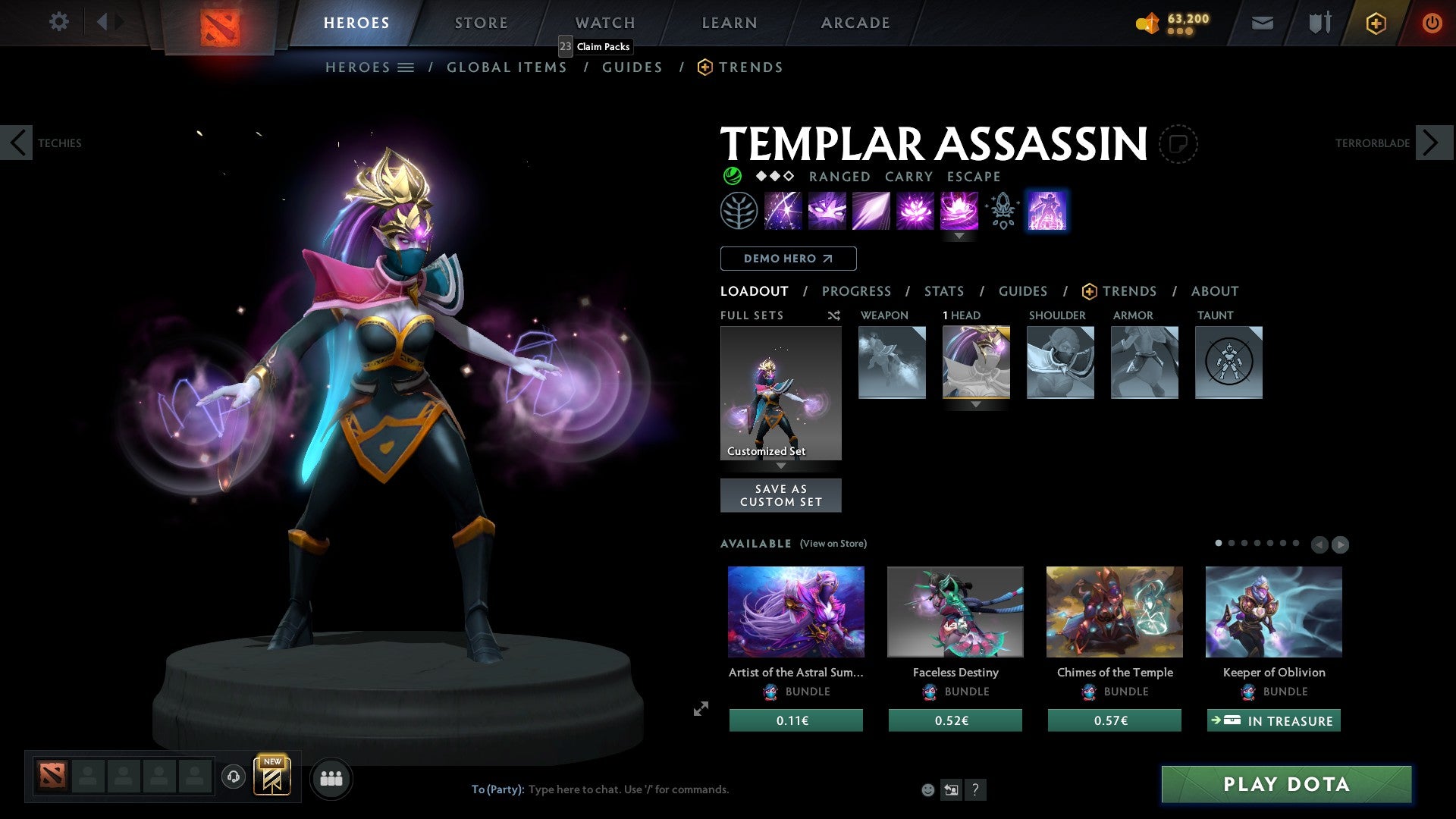The height and width of the screenshot is (819, 1456).
Task: Click the SAVE AS CUSTOM SET button
Action: (x=780, y=495)
